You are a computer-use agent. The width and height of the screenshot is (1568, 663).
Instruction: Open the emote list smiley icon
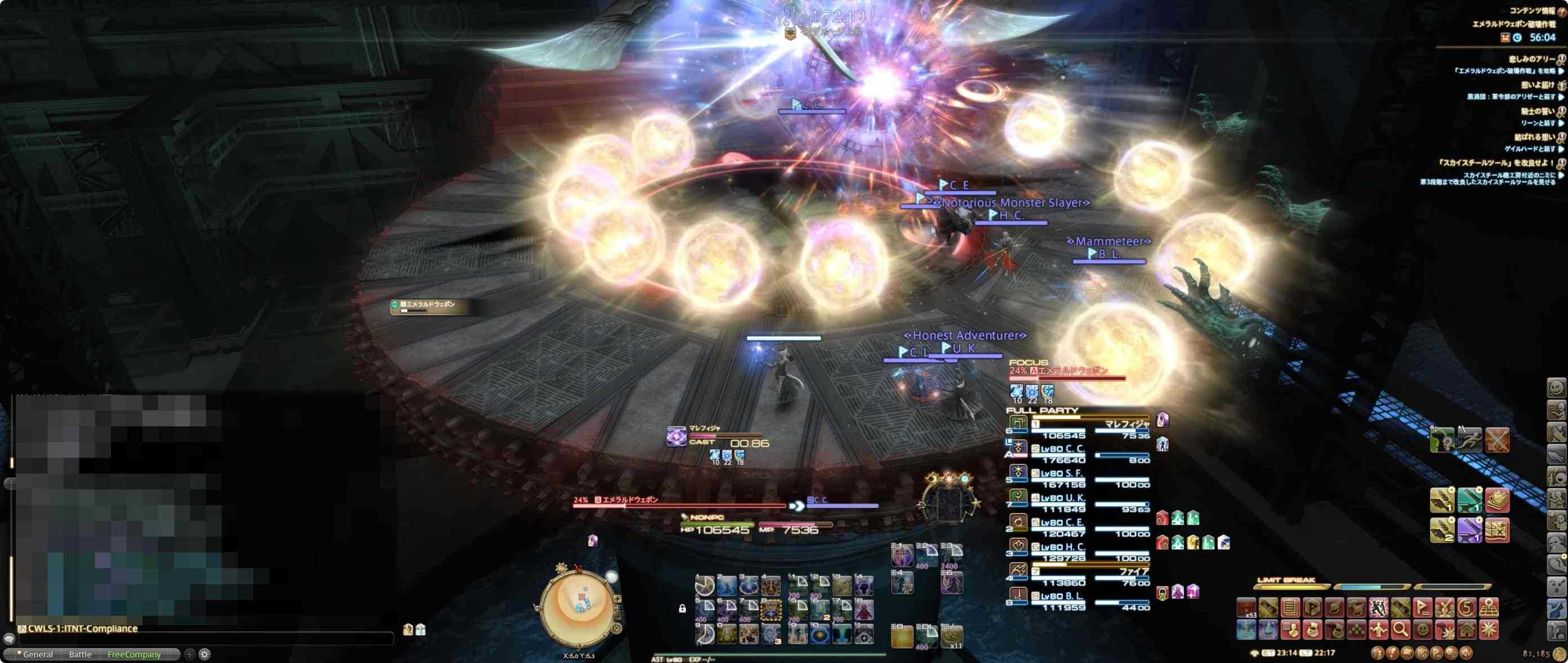(1423, 633)
